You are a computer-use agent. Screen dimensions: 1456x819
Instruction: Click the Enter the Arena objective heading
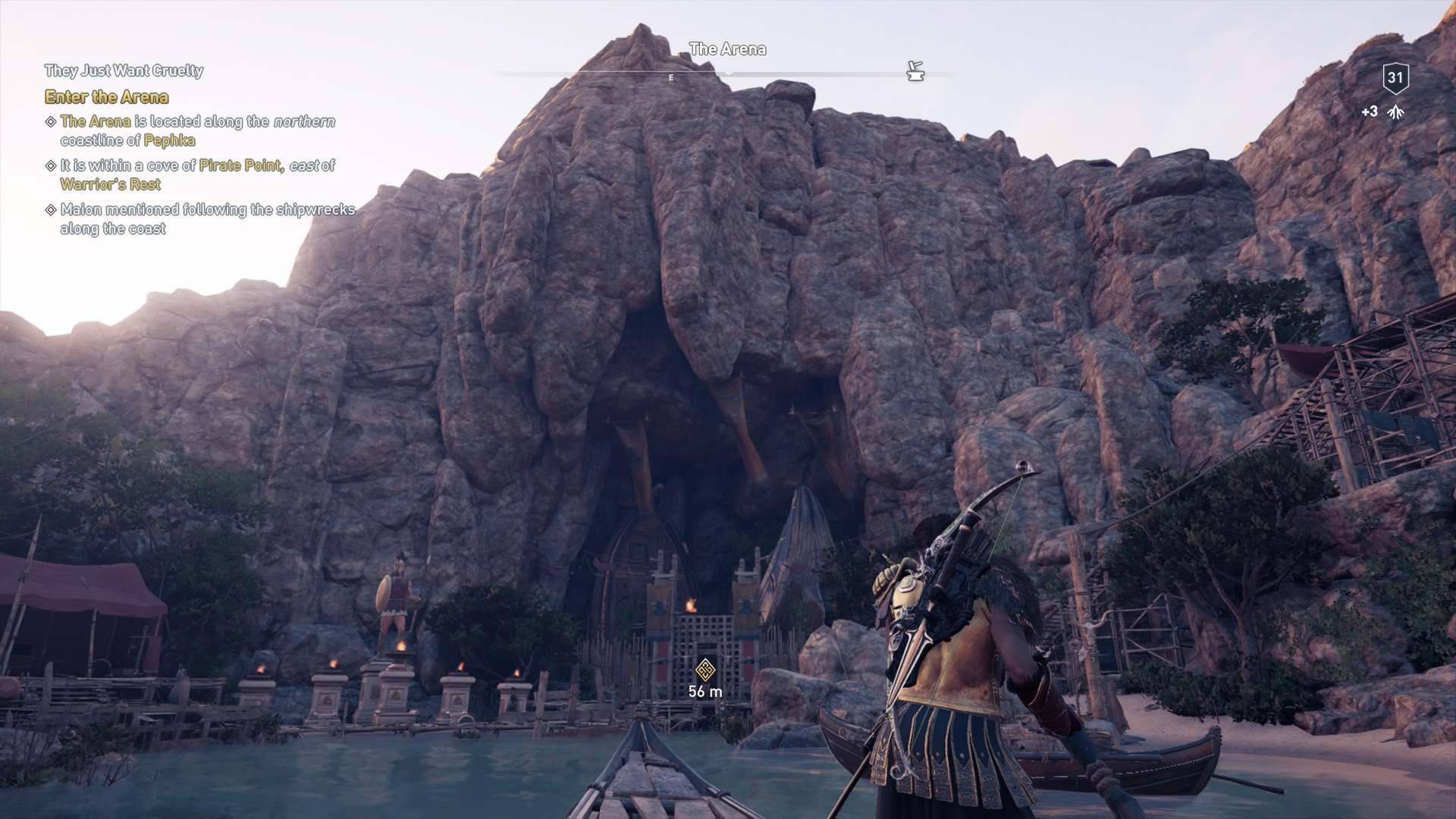coord(106,97)
